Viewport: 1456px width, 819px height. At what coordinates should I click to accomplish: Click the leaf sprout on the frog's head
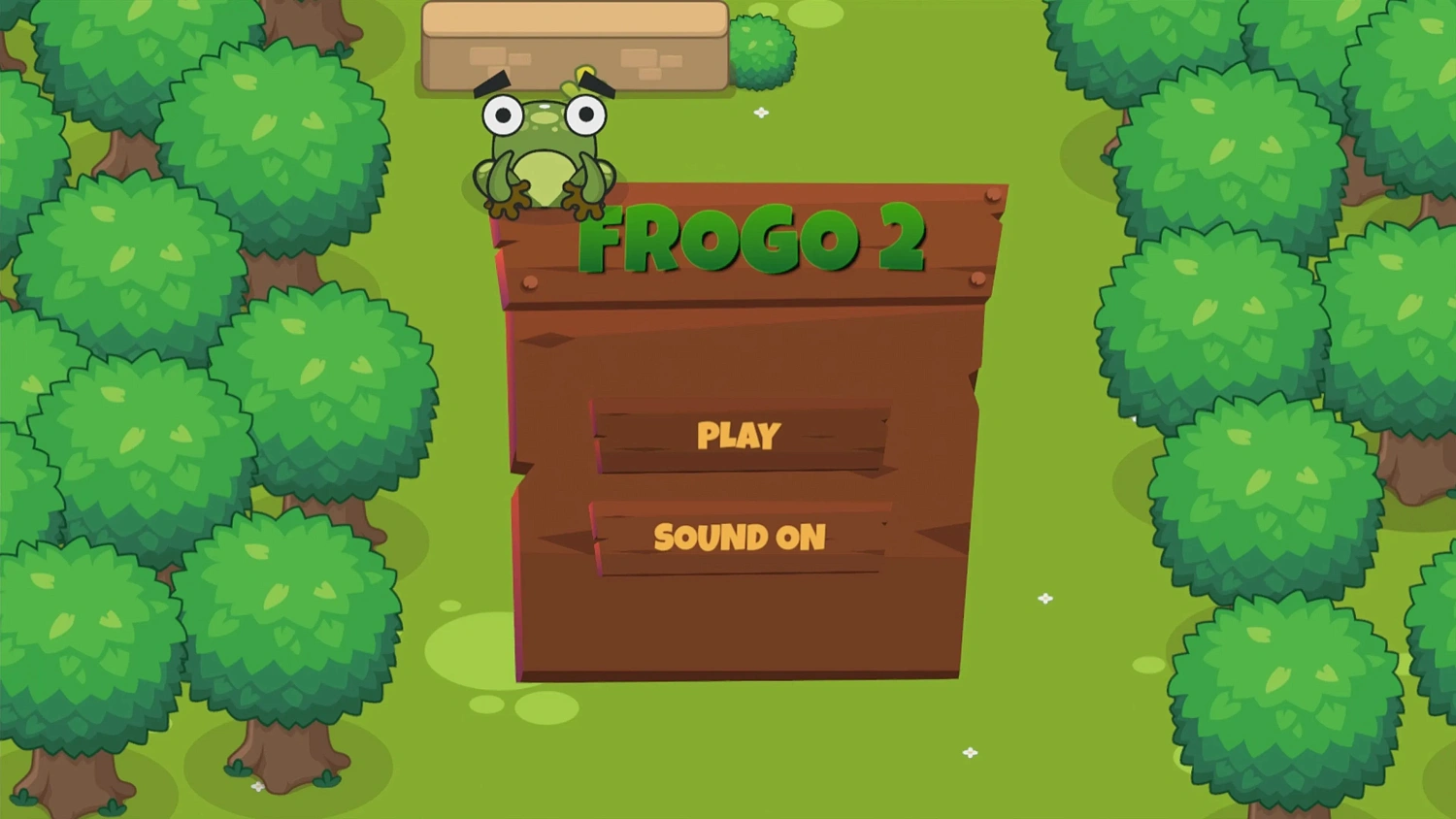579,76
